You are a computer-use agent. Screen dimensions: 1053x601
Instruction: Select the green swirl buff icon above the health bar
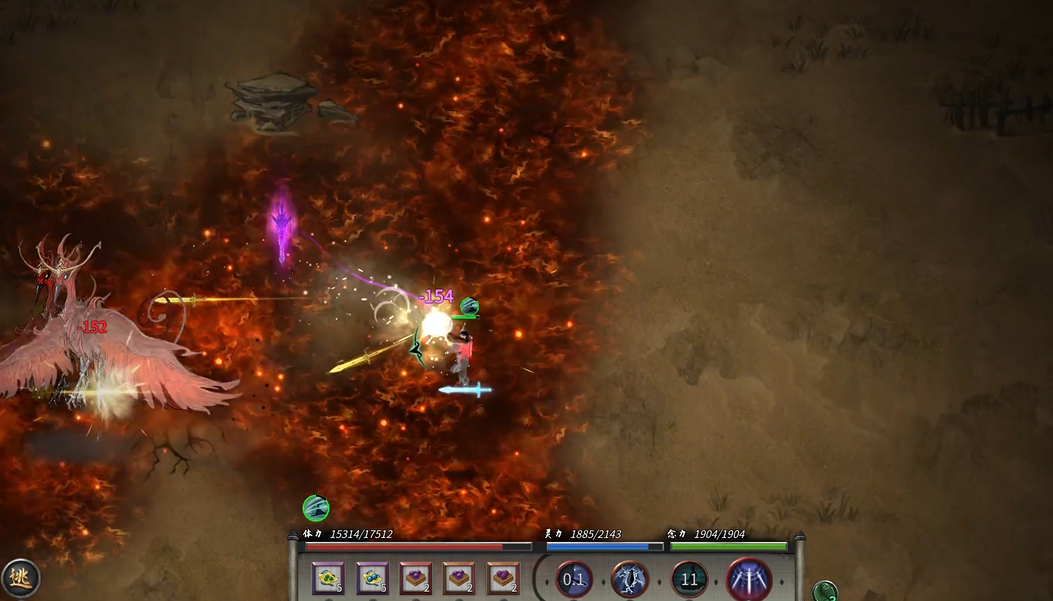[x=316, y=508]
